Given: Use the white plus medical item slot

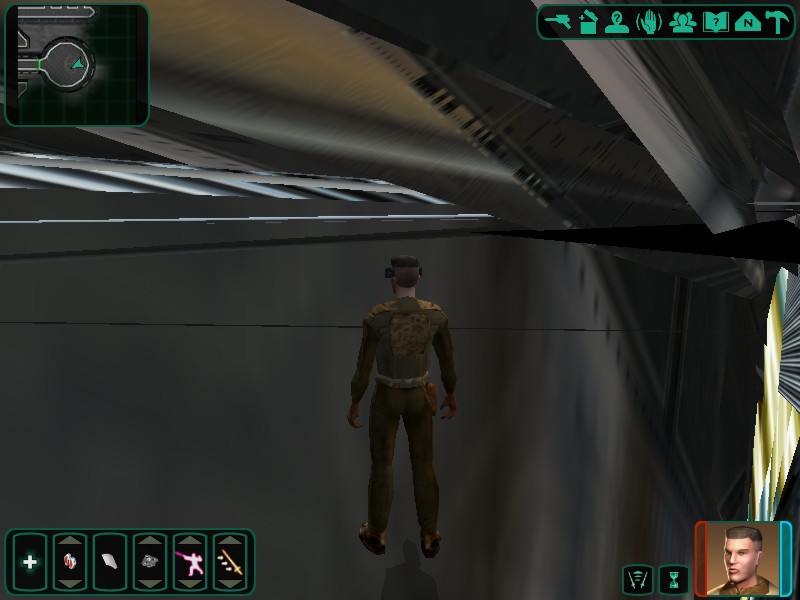Looking at the screenshot, I should point(30,562).
